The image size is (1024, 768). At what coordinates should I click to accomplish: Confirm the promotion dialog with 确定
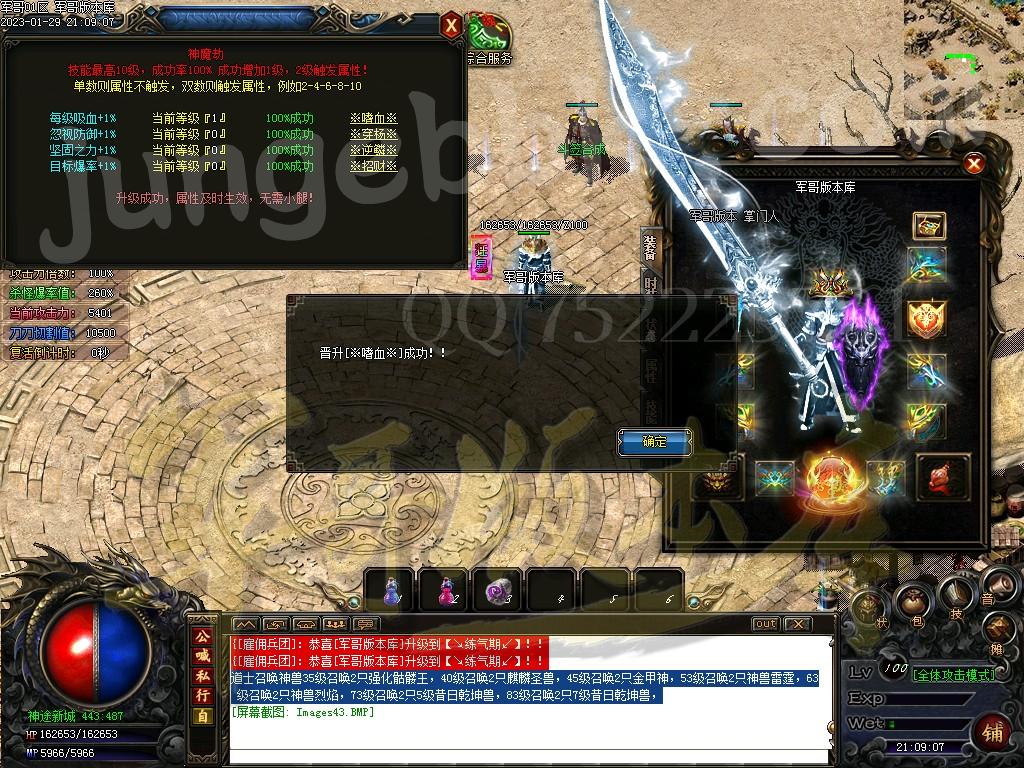pos(654,441)
